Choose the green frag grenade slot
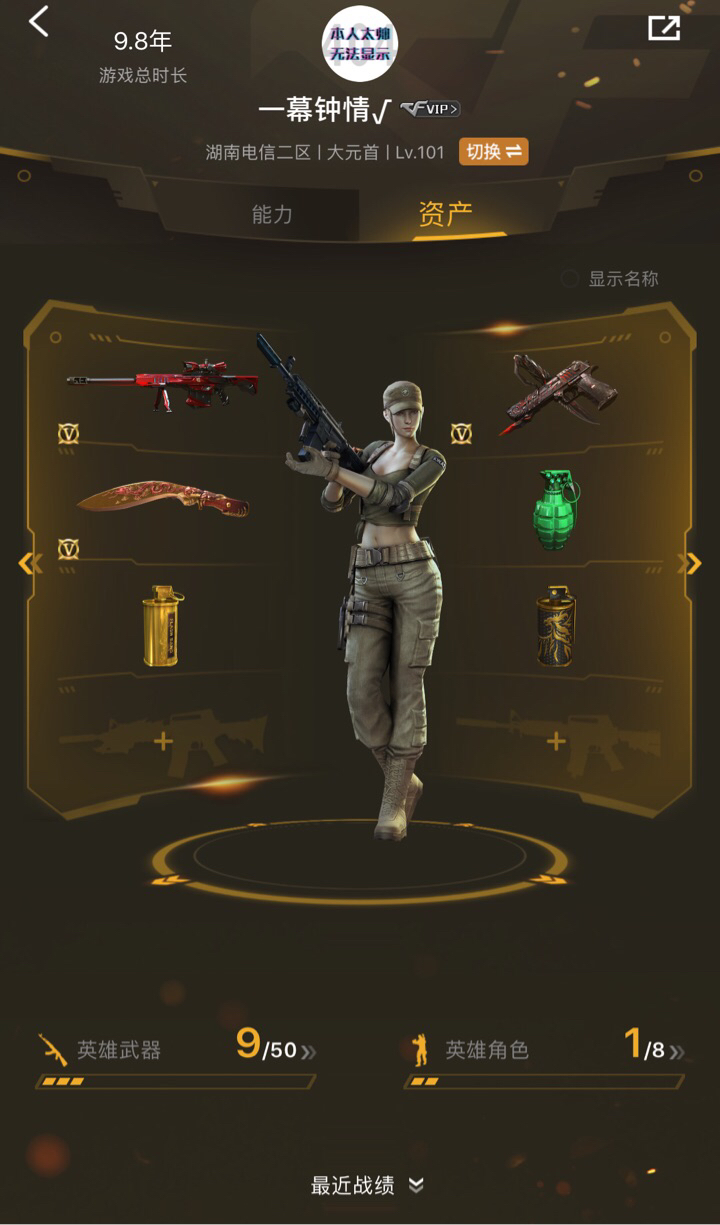 [x=556, y=510]
